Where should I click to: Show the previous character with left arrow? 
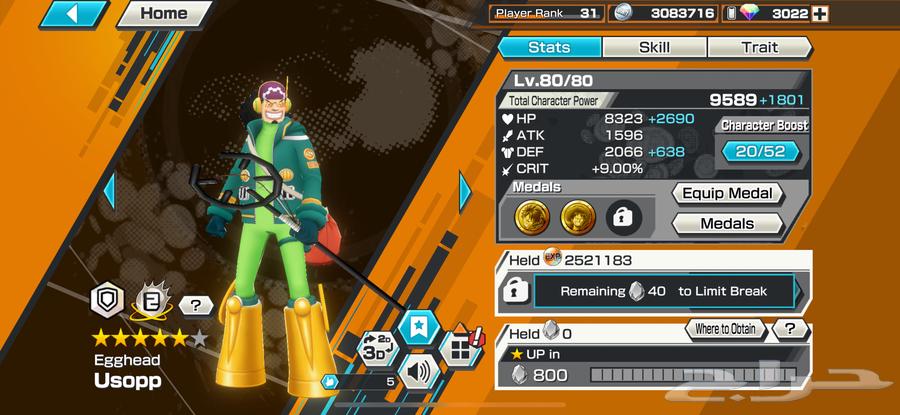click(x=110, y=191)
